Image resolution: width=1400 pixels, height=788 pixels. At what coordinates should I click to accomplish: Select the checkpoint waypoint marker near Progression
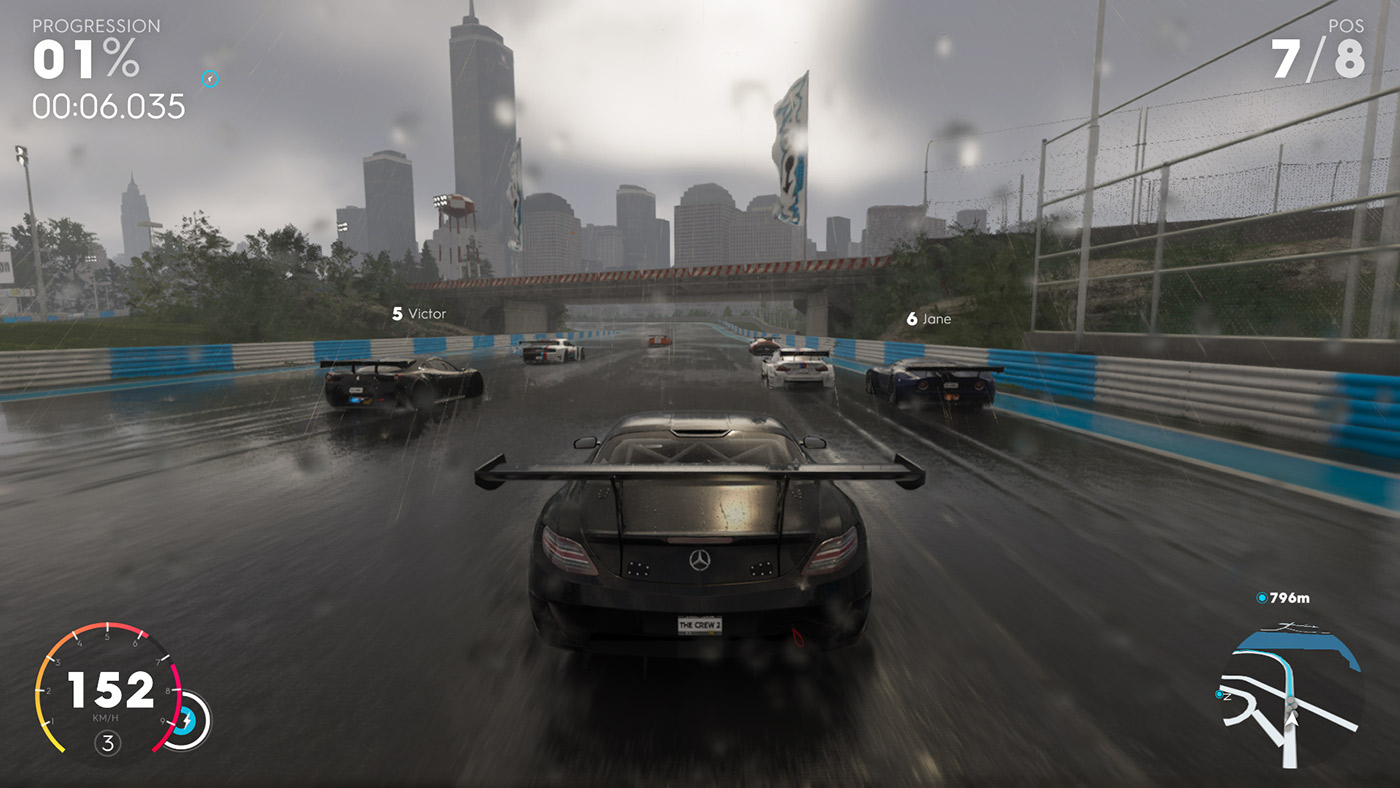pyautogui.click(x=211, y=77)
